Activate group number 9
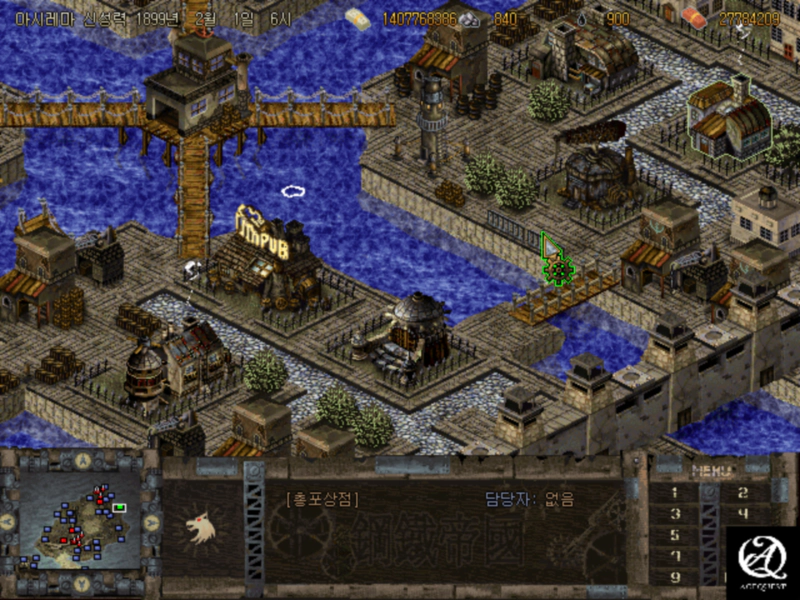Image resolution: width=800 pixels, height=600 pixels. pyautogui.click(x=674, y=577)
